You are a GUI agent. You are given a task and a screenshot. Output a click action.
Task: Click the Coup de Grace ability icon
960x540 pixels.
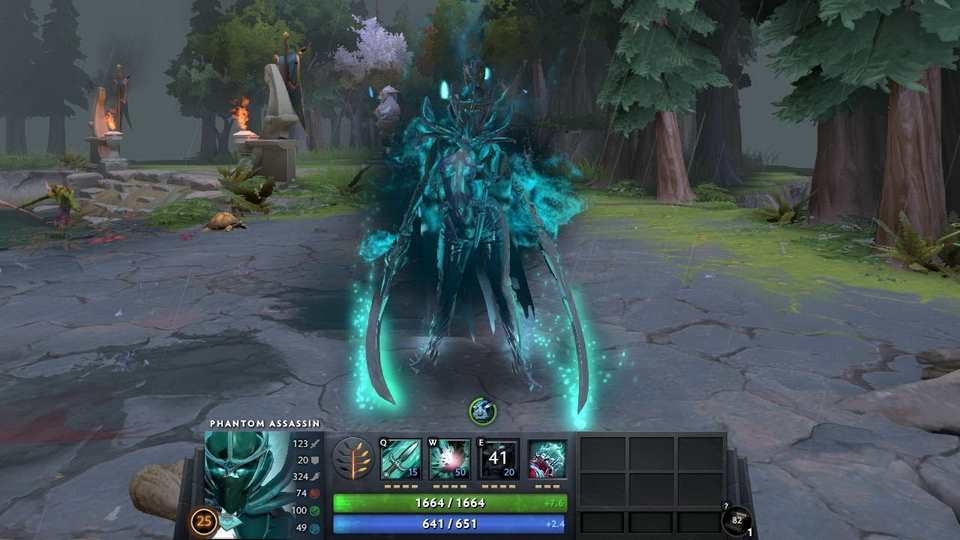tap(547, 458)
